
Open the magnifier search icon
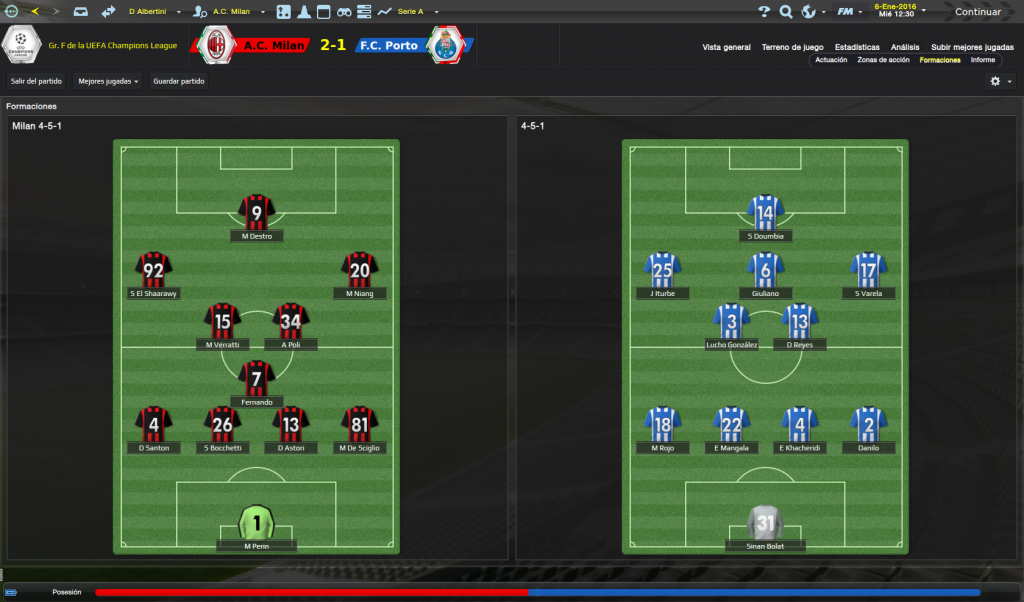pos(786,12)
